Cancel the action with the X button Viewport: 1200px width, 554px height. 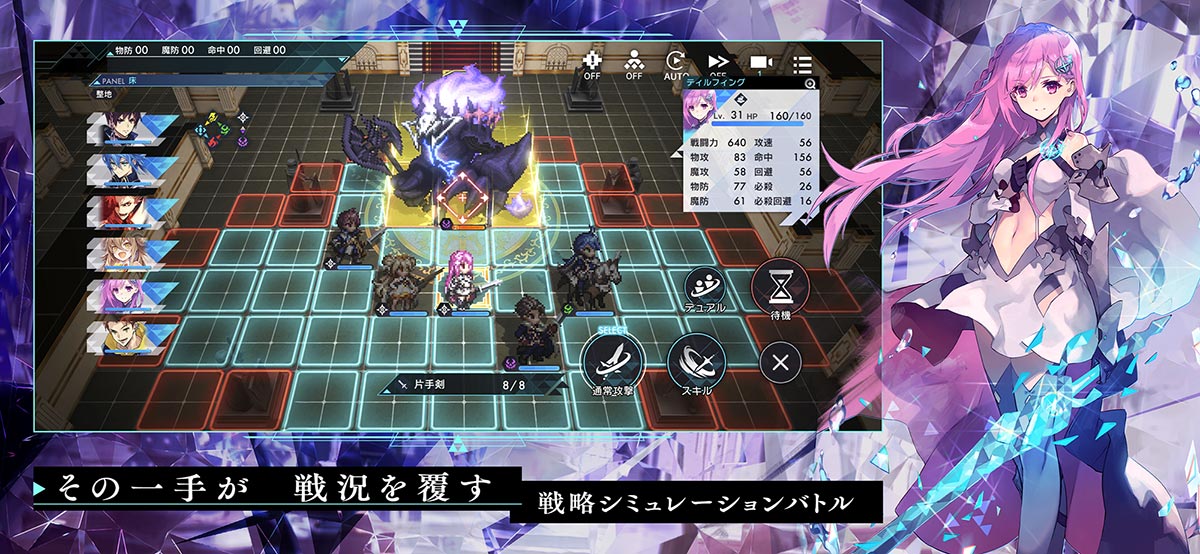[x=781, y=360]
